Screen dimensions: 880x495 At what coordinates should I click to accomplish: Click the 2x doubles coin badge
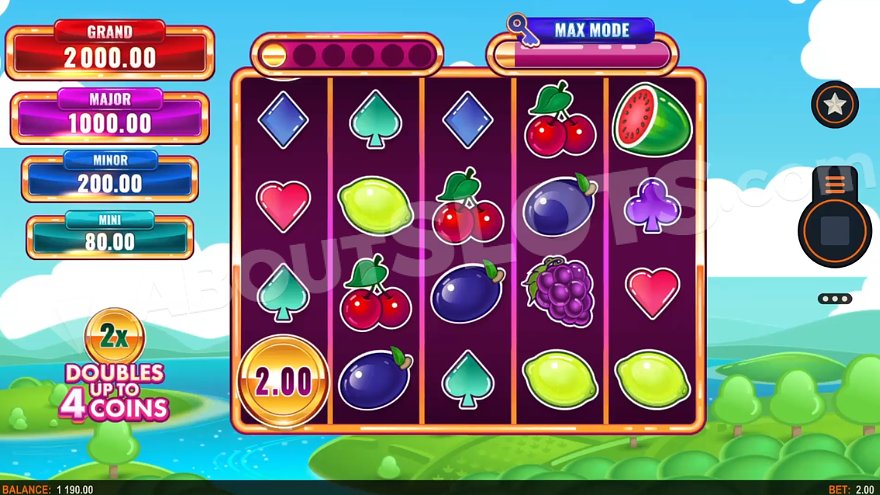115,336
